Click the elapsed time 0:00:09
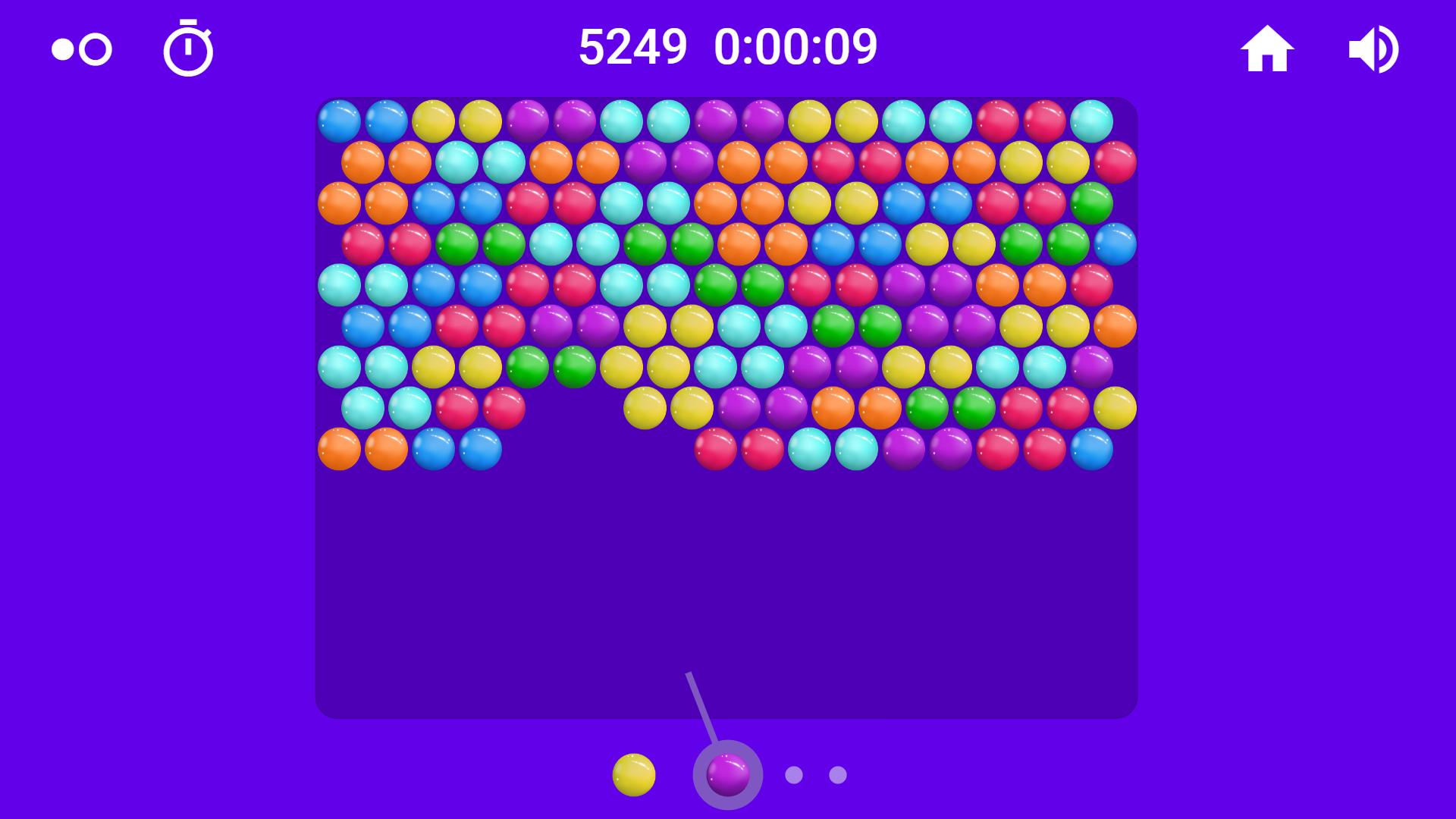 (x=795, y=45)
